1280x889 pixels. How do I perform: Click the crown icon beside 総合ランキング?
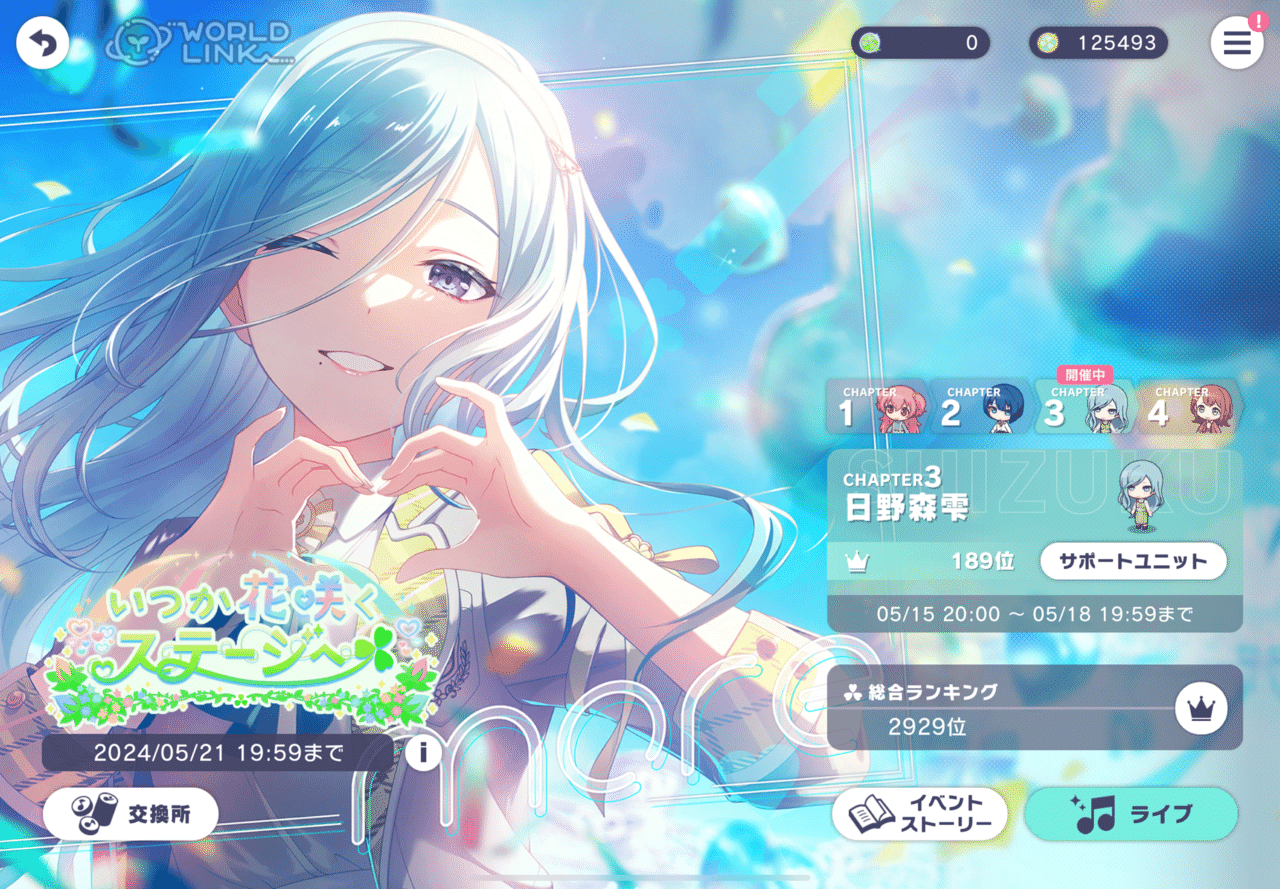point(1200,709)
